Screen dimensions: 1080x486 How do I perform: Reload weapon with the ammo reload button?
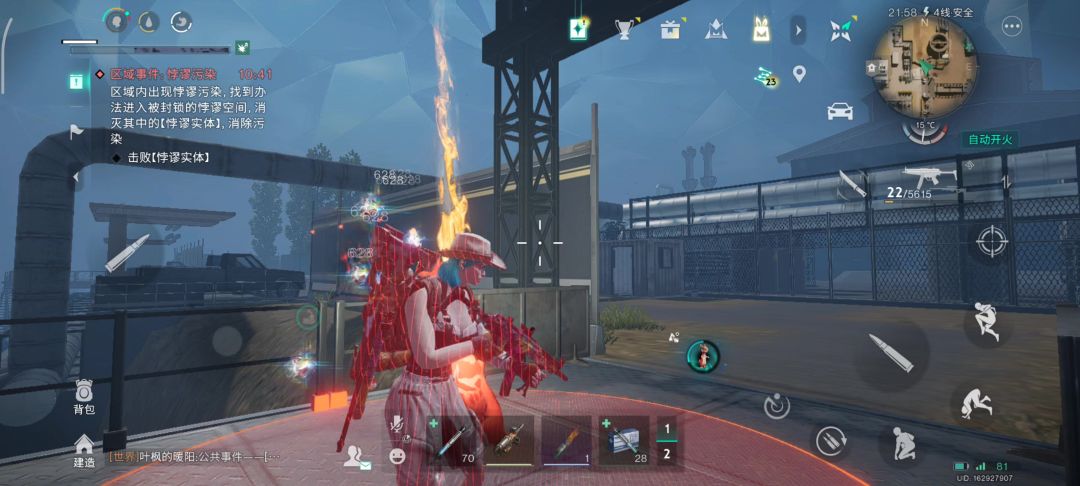pos(830,441)
